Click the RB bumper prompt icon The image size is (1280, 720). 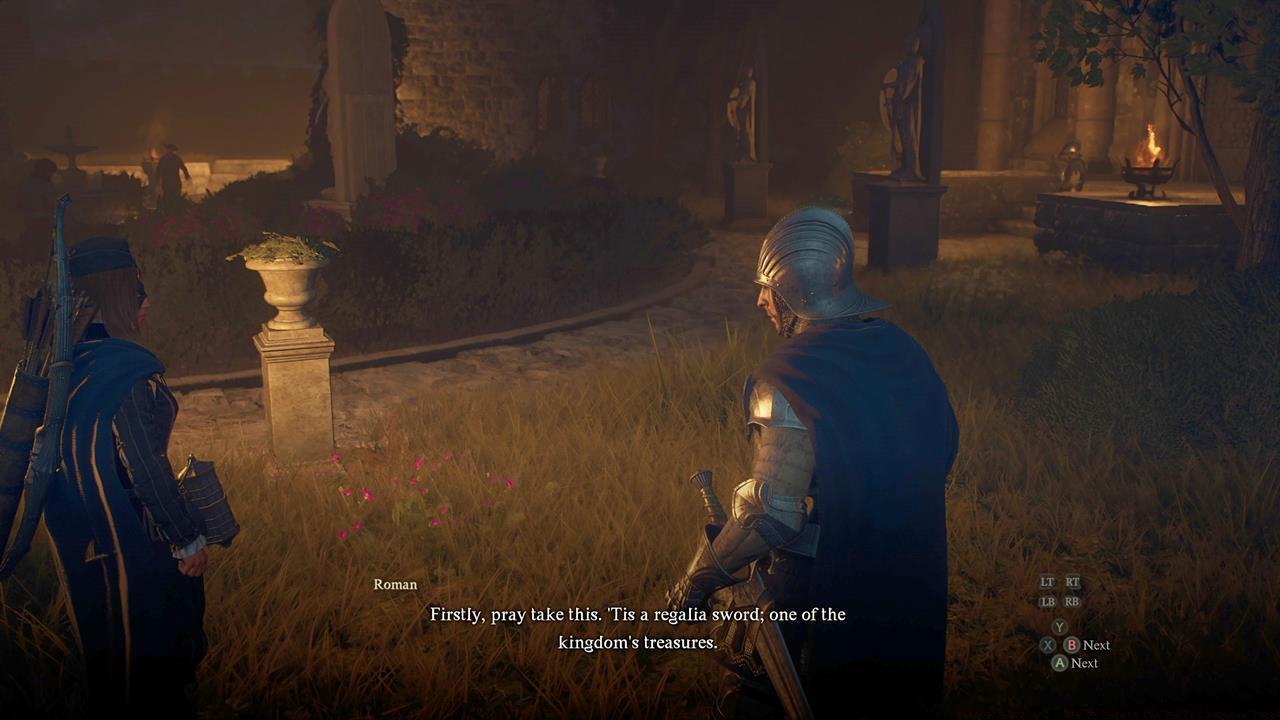coord(1072,601)
